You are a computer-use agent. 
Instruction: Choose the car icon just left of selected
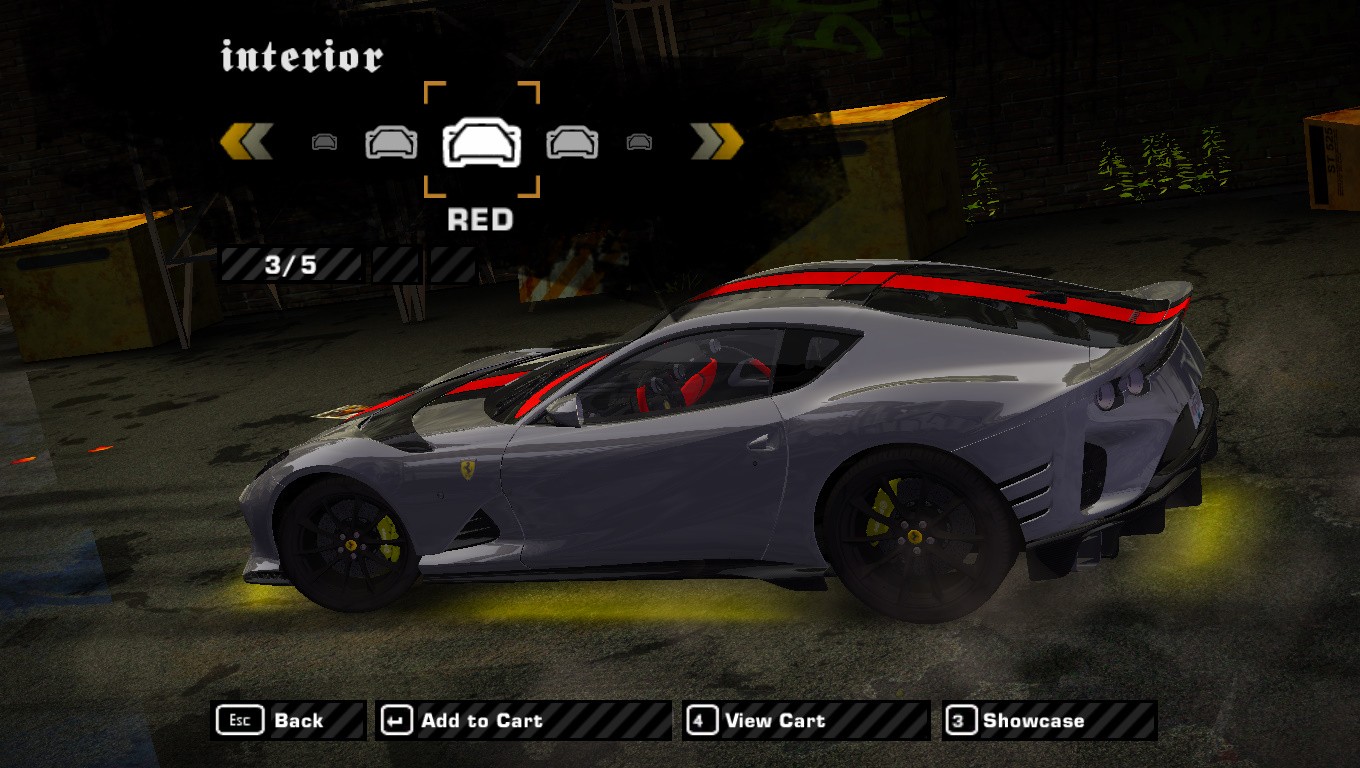click(391, 142)
